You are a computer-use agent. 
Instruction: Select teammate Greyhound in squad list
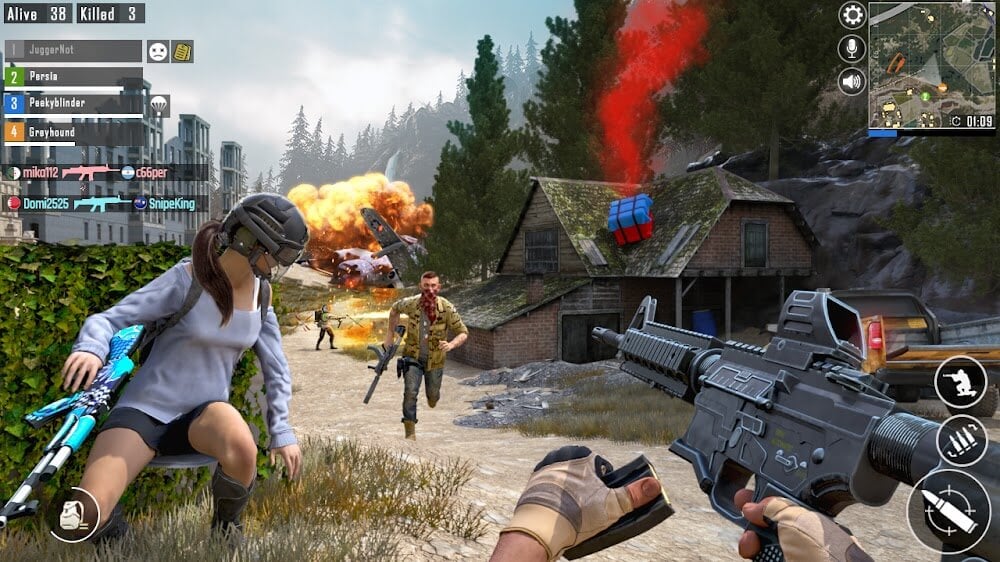point(74,130)
